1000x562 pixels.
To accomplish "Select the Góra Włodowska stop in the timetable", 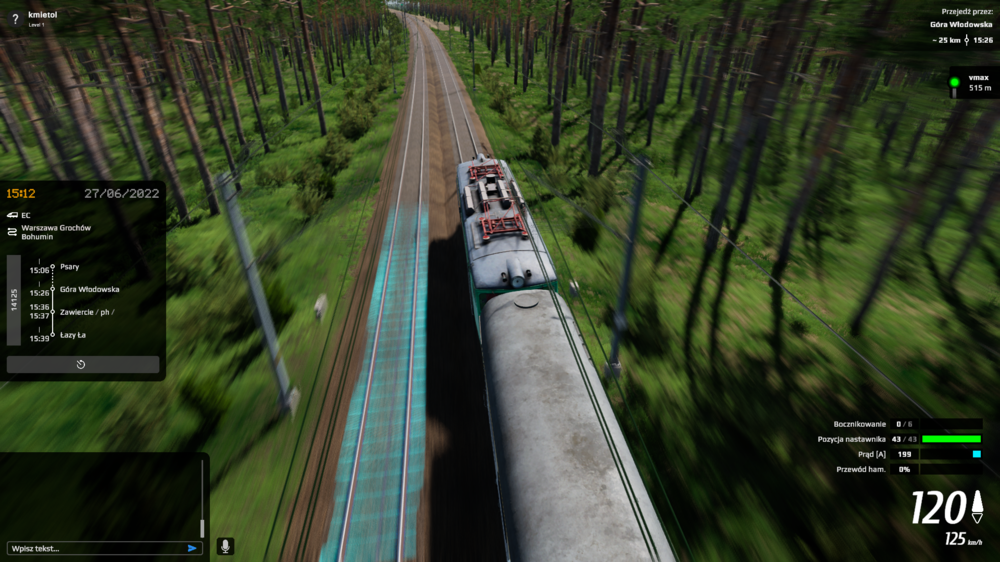I will coord(89,289).
